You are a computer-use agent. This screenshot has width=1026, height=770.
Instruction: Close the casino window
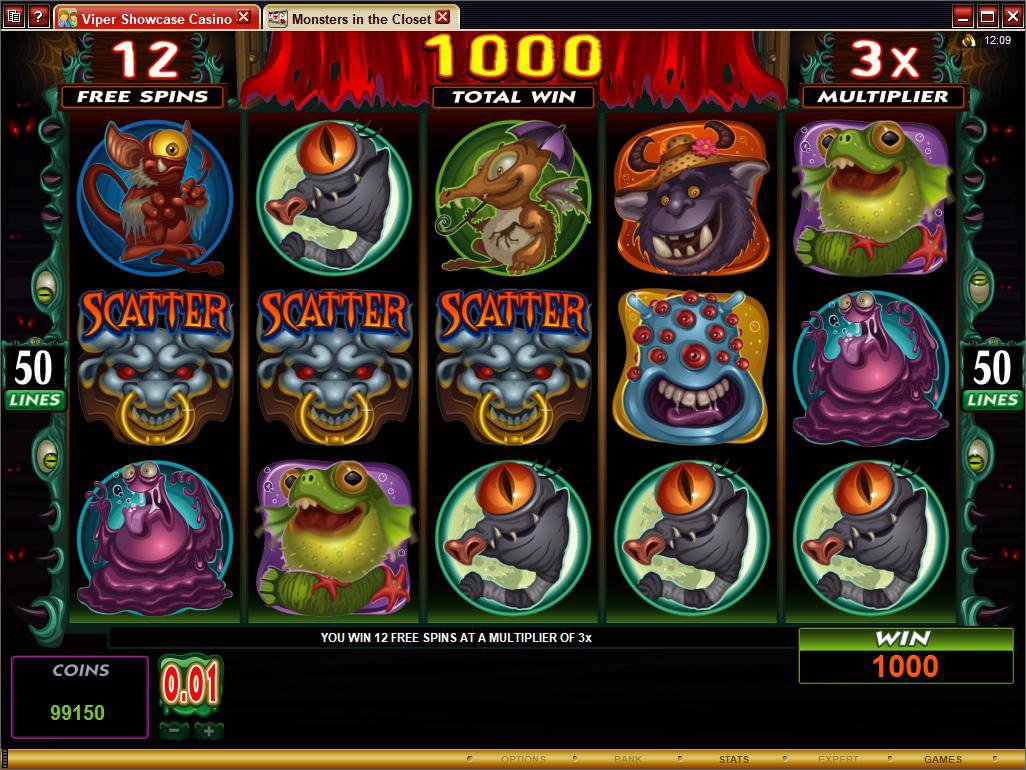(x=1011, y=16)
